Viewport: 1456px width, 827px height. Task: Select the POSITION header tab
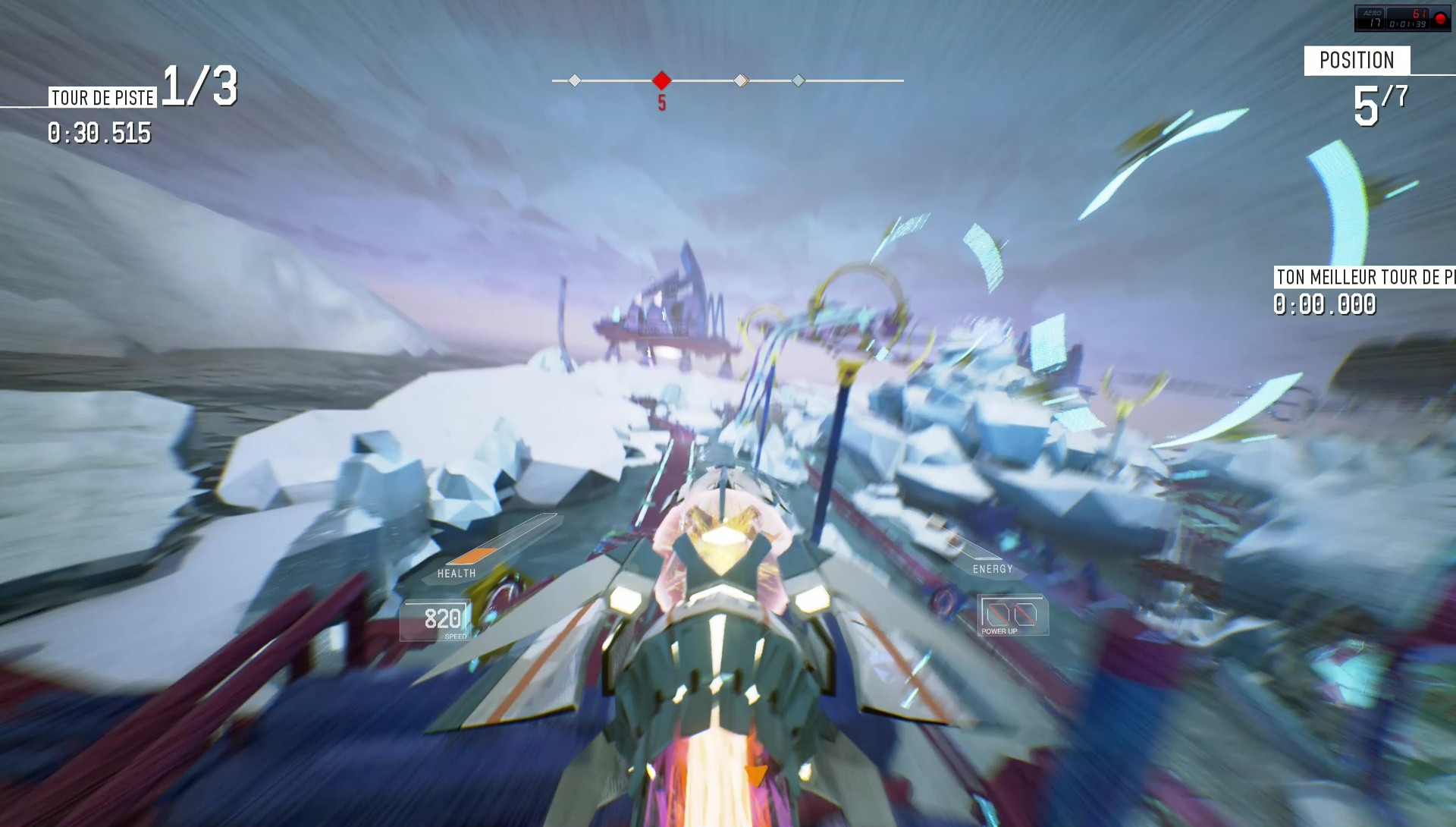[x=1357, y=61]
